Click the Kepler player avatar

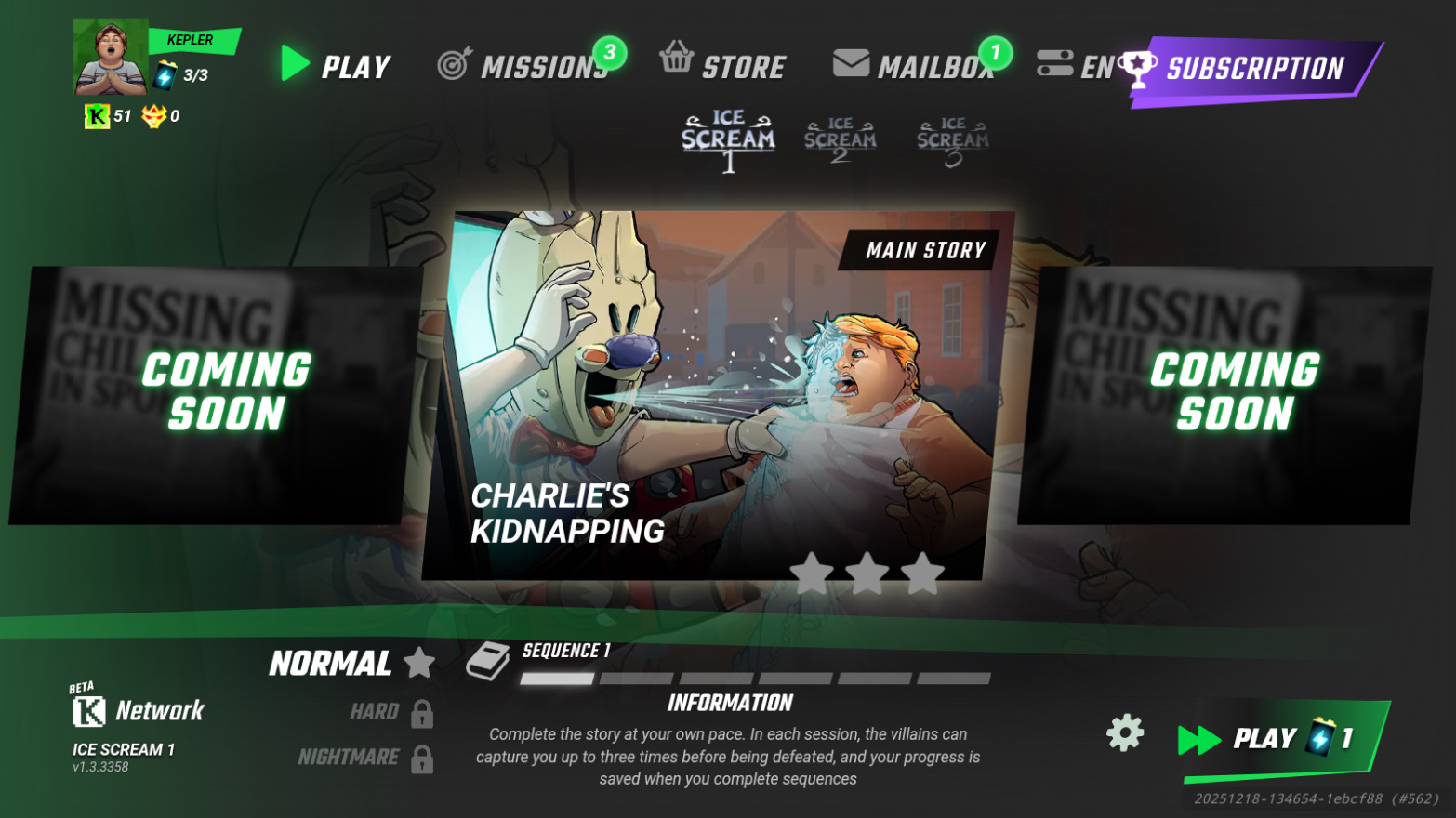pos(111,57)
